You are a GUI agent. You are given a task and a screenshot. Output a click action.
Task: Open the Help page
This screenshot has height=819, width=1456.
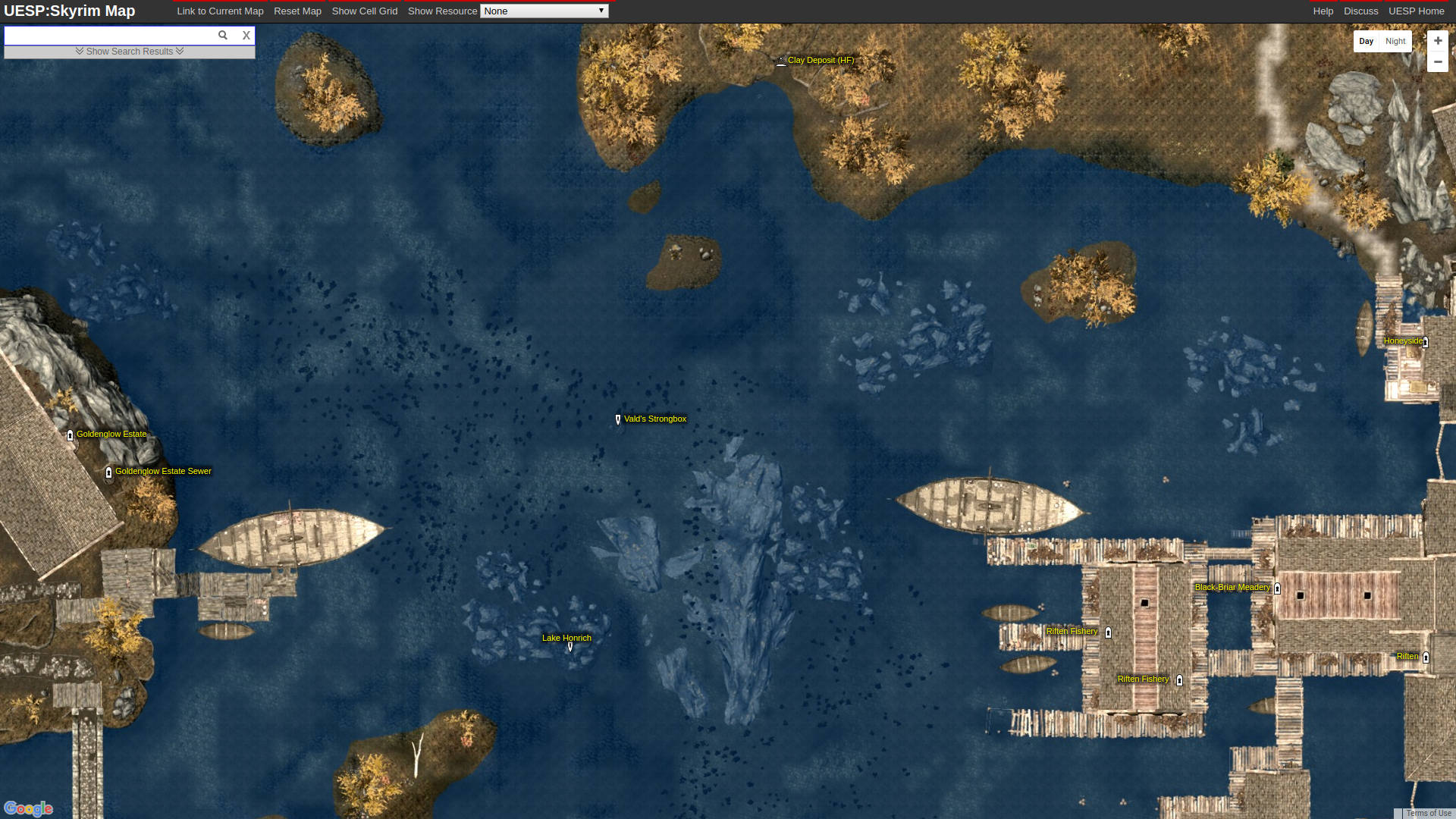pos(1323,11)
